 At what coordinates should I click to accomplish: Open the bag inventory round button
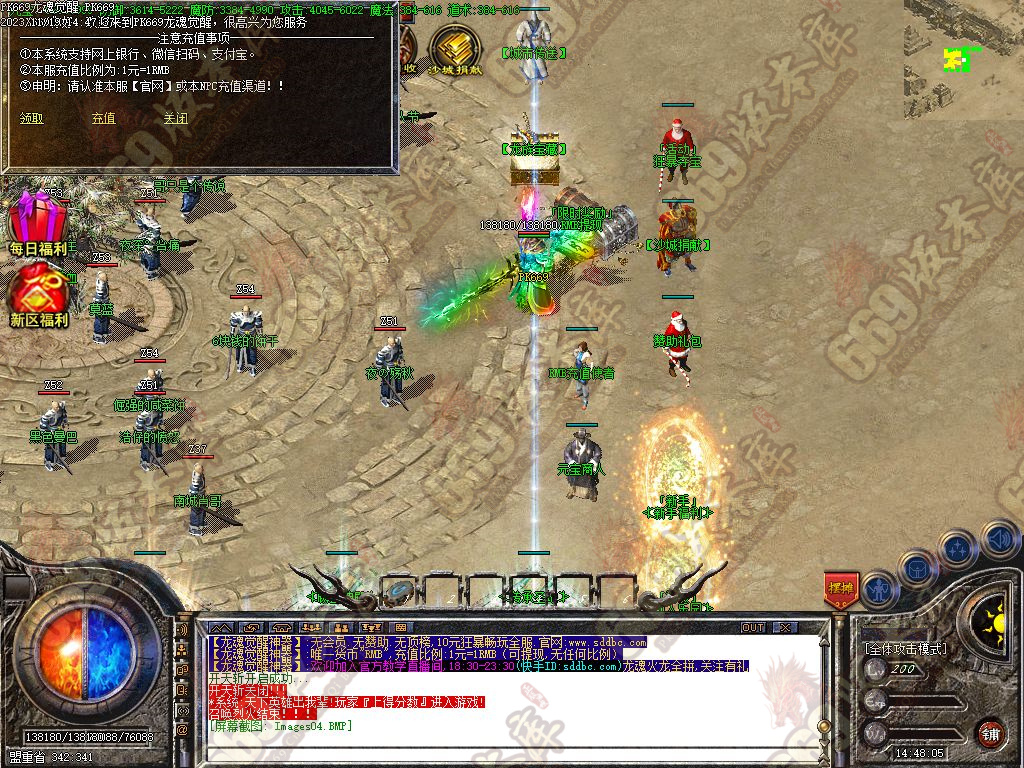(916, 568)
